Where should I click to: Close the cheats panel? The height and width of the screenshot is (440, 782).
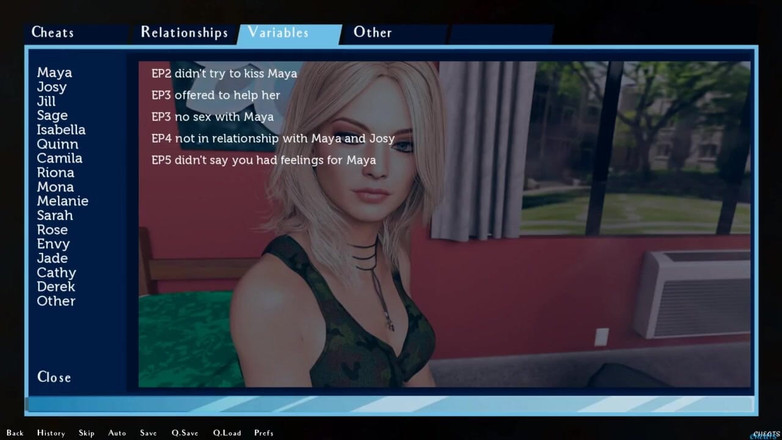click(x=54, y=377)
